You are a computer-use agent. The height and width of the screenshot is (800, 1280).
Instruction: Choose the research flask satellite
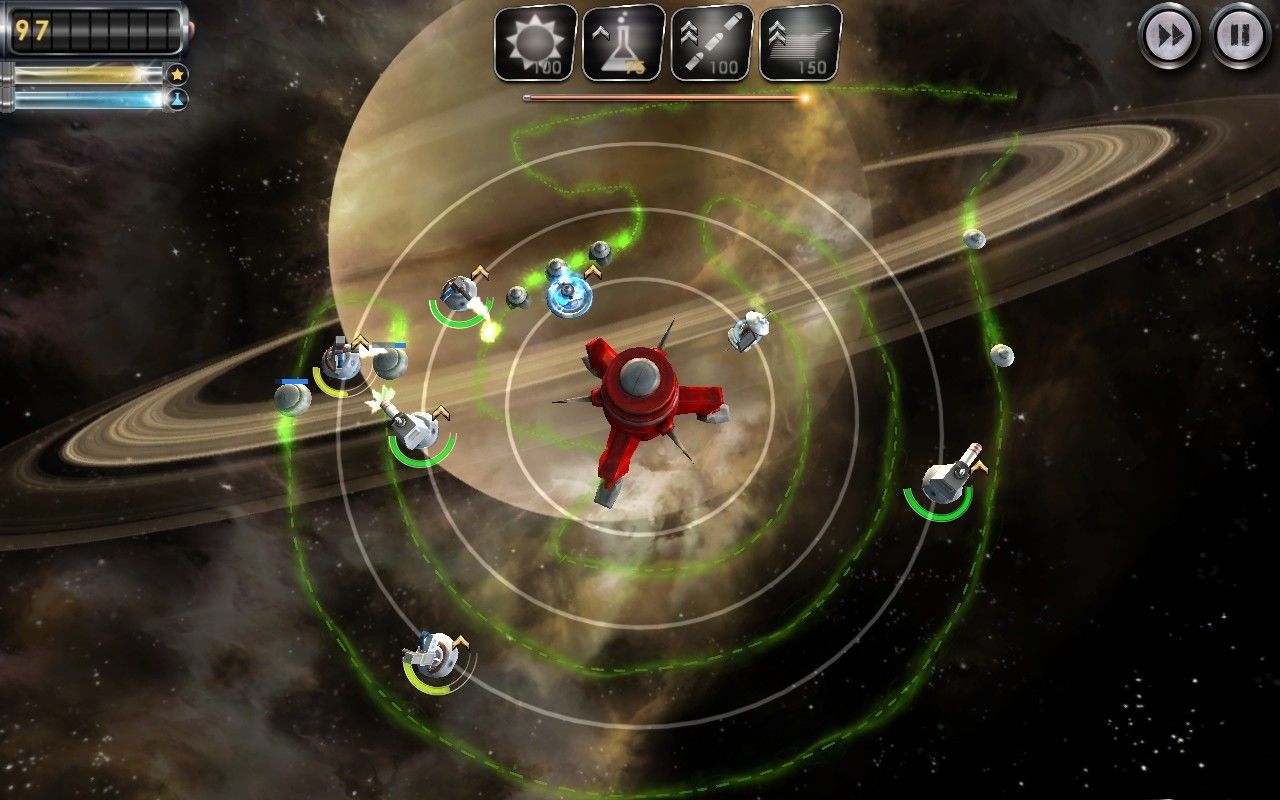point(623,43)
